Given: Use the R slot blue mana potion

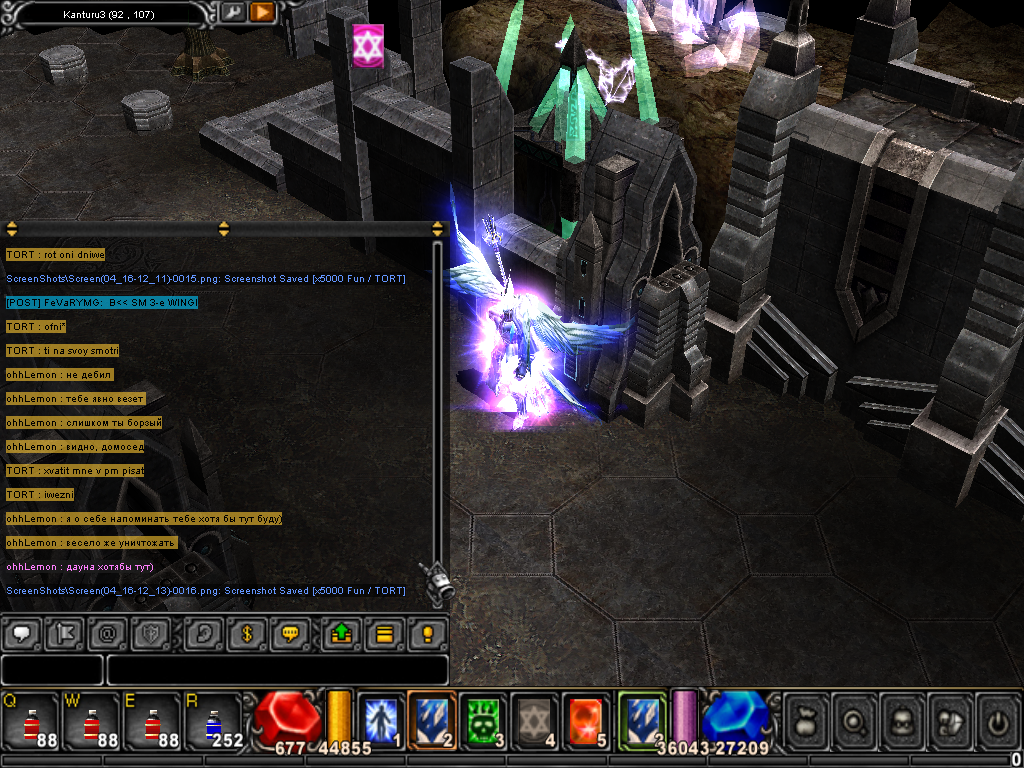Looking at the screenshot, I should tap(212, 721).
